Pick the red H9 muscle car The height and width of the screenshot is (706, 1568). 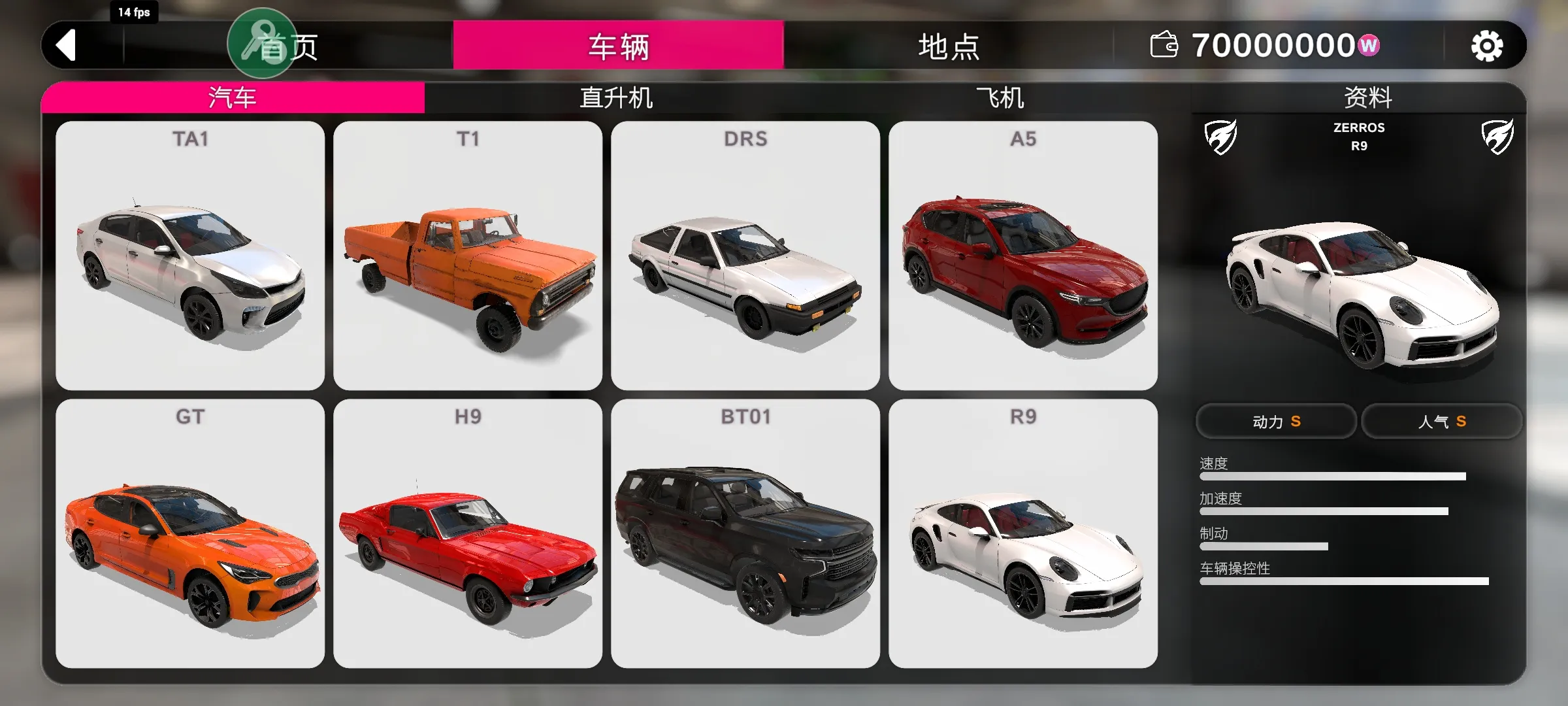pyautogui.click(x=468, y=533)
